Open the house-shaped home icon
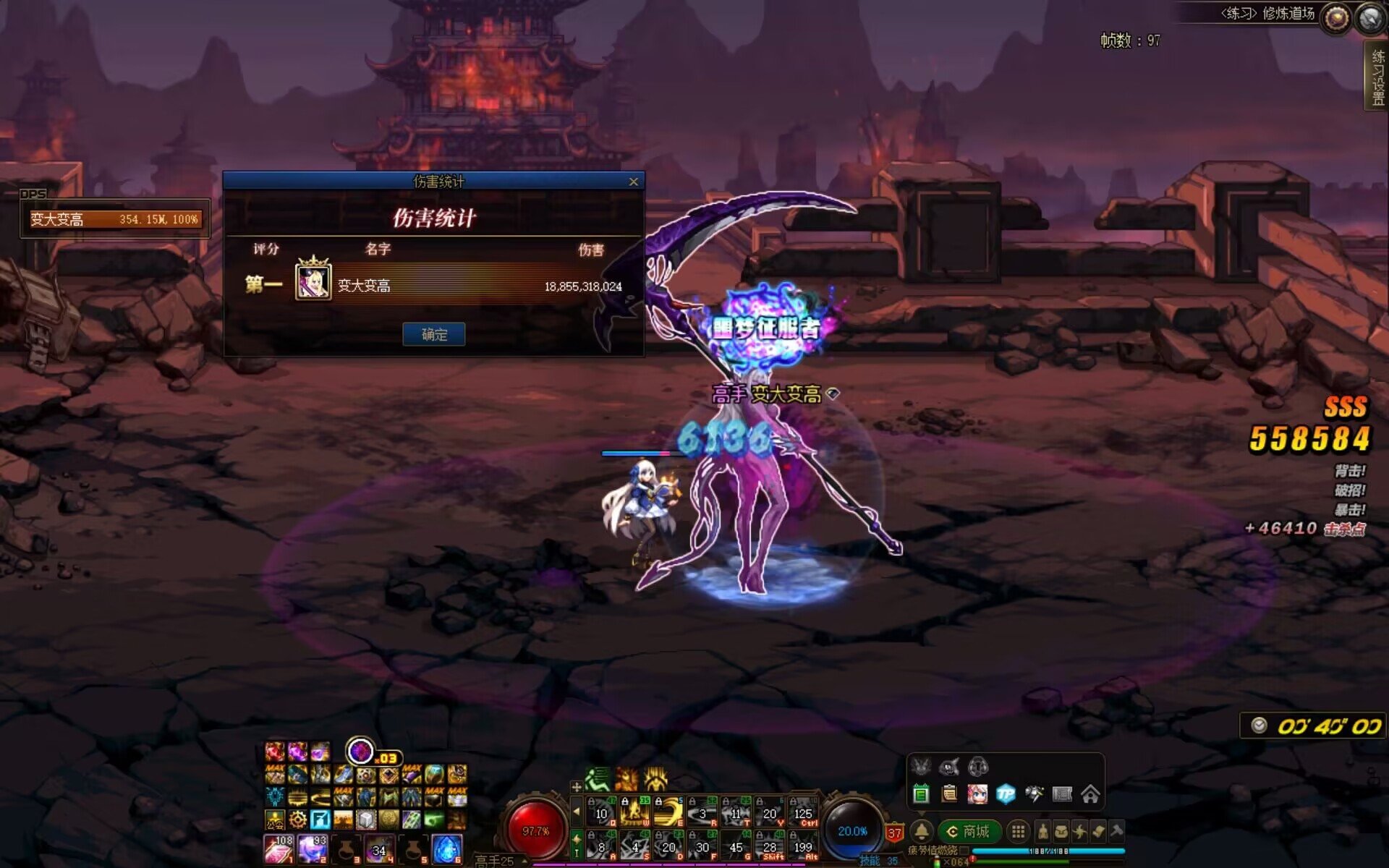 1090,795
